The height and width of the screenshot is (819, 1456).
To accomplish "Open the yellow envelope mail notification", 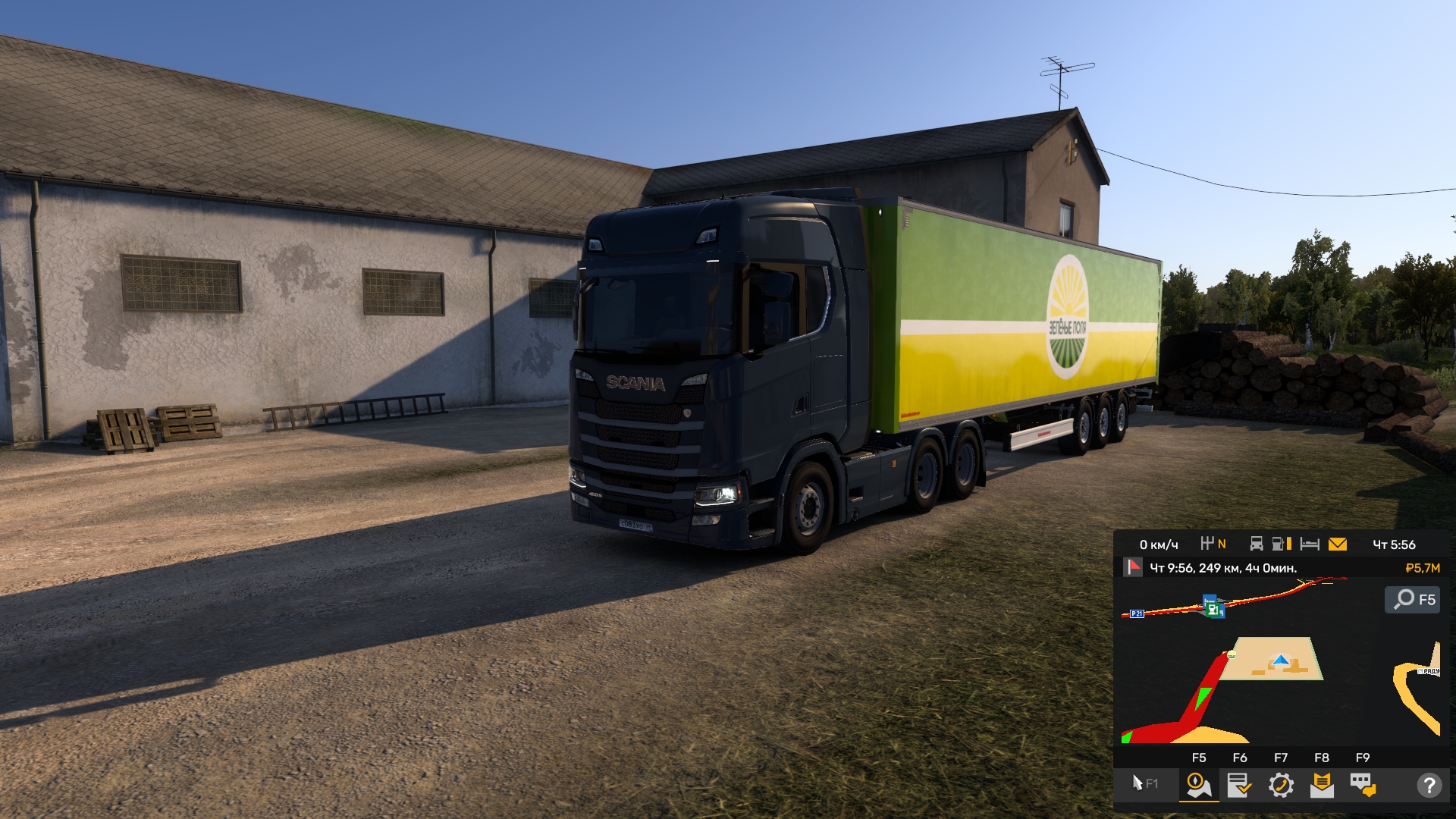I will tap(1338, 544).
